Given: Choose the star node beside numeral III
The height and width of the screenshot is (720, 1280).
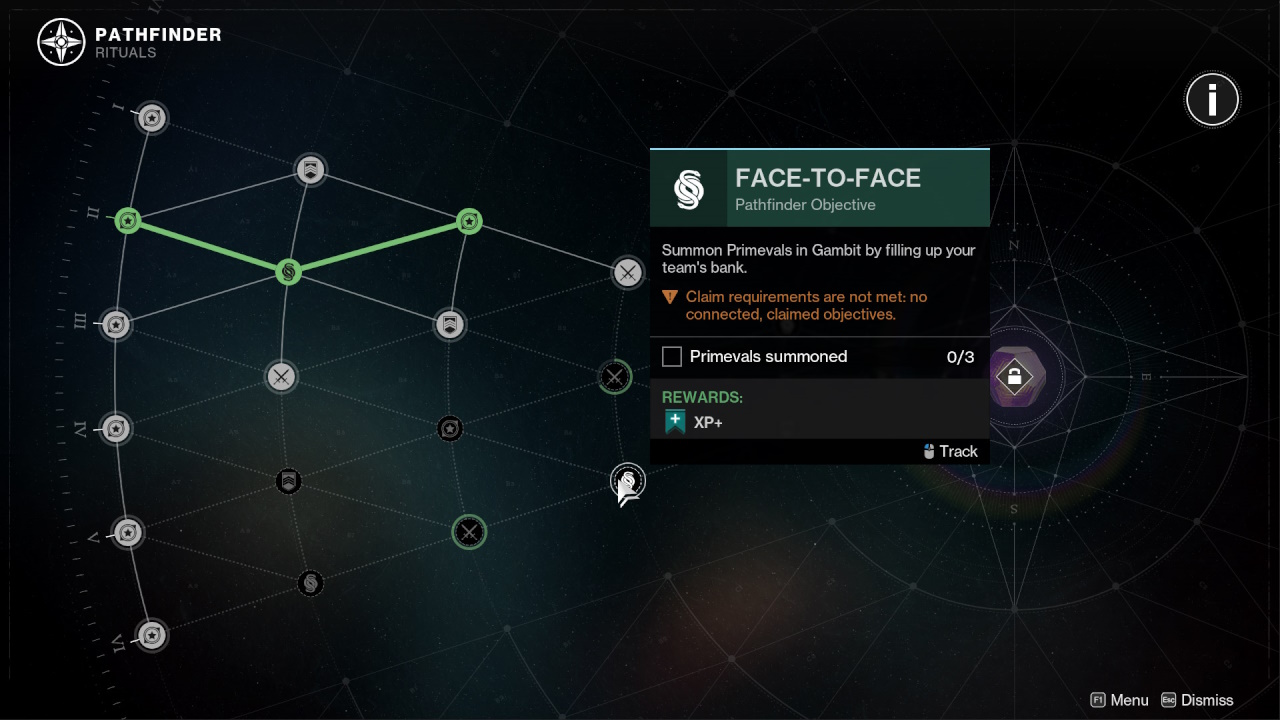Looking at the screenshot, I should click(116, 324).
